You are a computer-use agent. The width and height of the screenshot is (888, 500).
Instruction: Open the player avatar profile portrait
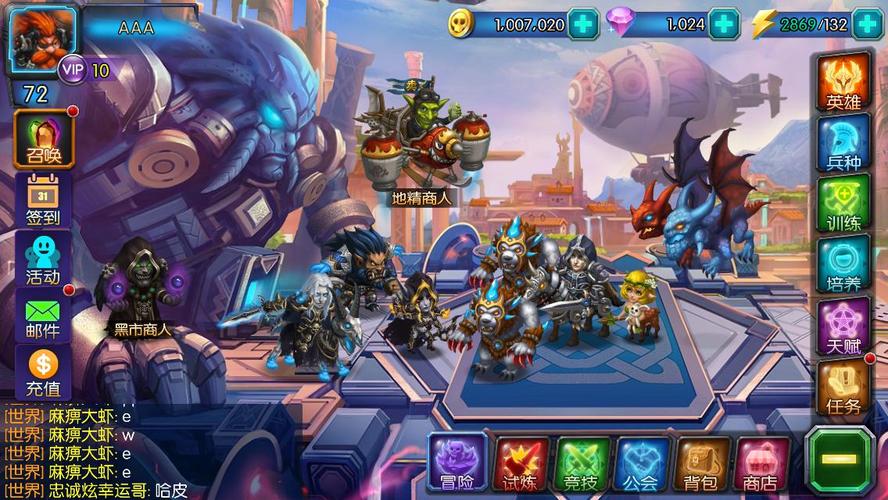pos(43,39)
